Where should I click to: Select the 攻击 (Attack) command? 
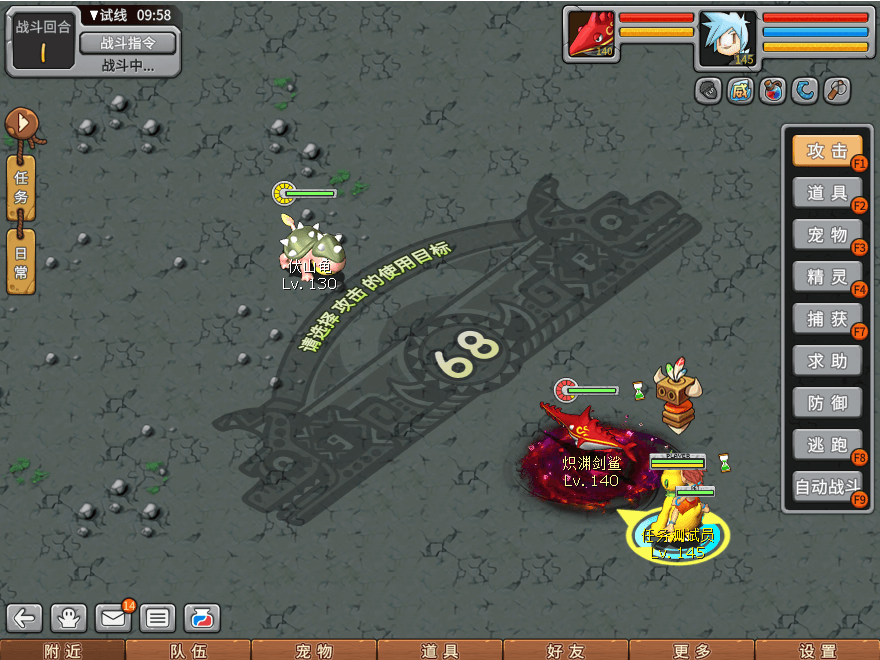click(x=827, y=151)
